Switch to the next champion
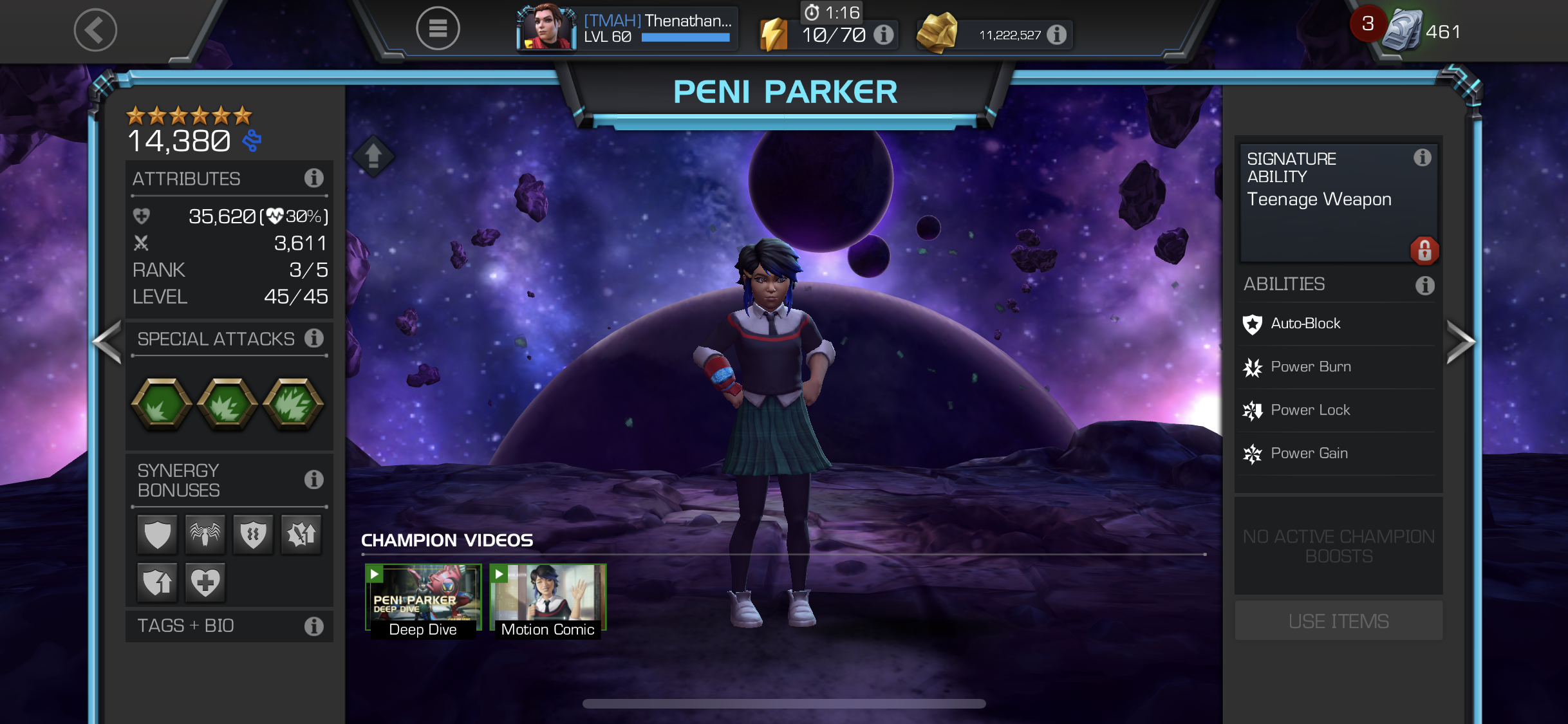 click(1460, 342)
